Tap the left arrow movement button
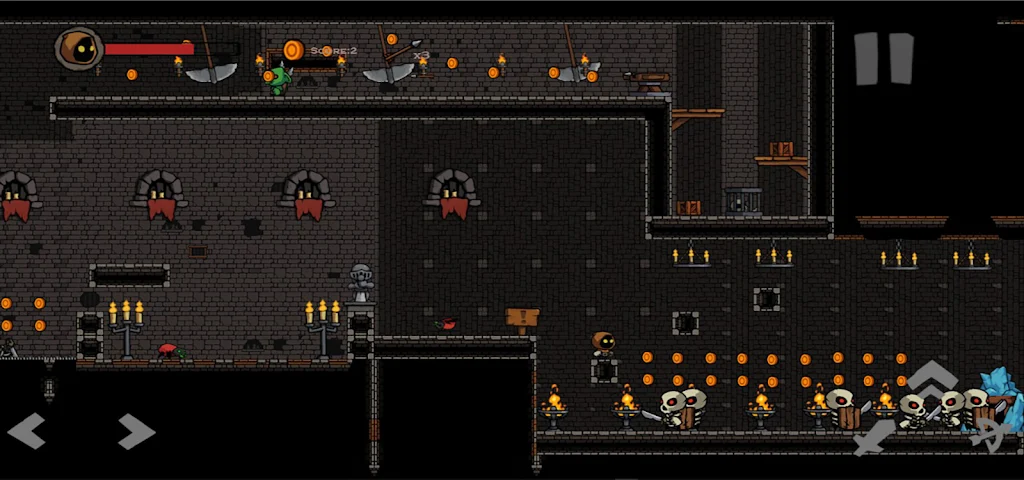1024x480 pixels. (x=27, y=432)
